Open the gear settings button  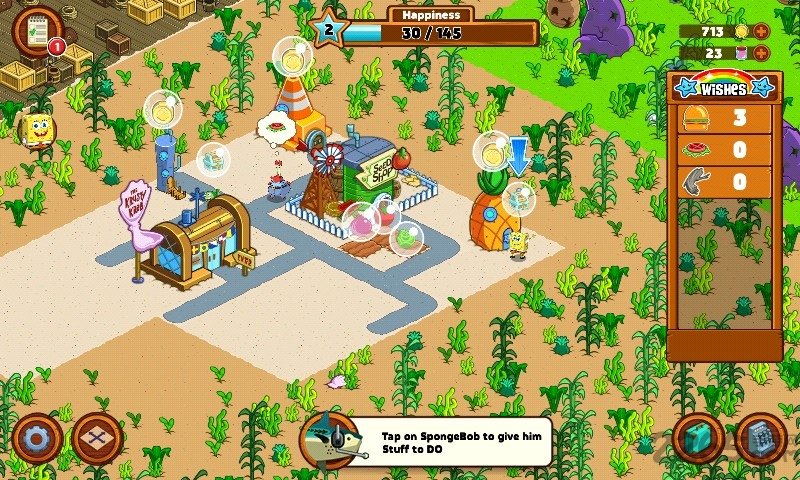click(x=38, y=438)
